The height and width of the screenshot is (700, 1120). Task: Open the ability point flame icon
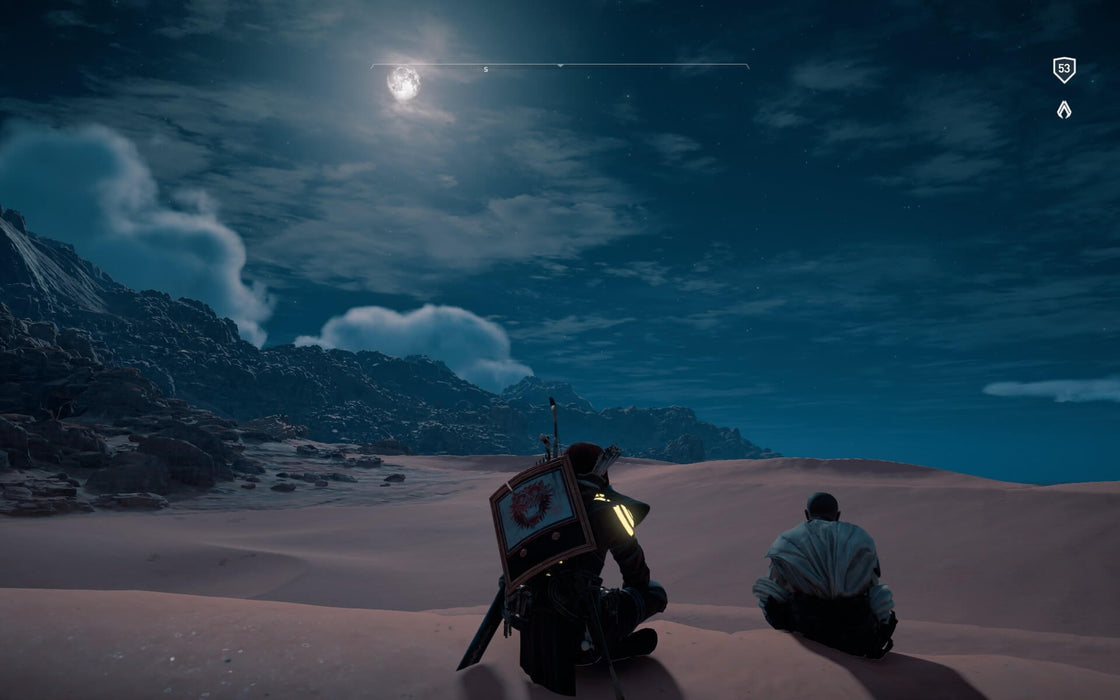1064,110
